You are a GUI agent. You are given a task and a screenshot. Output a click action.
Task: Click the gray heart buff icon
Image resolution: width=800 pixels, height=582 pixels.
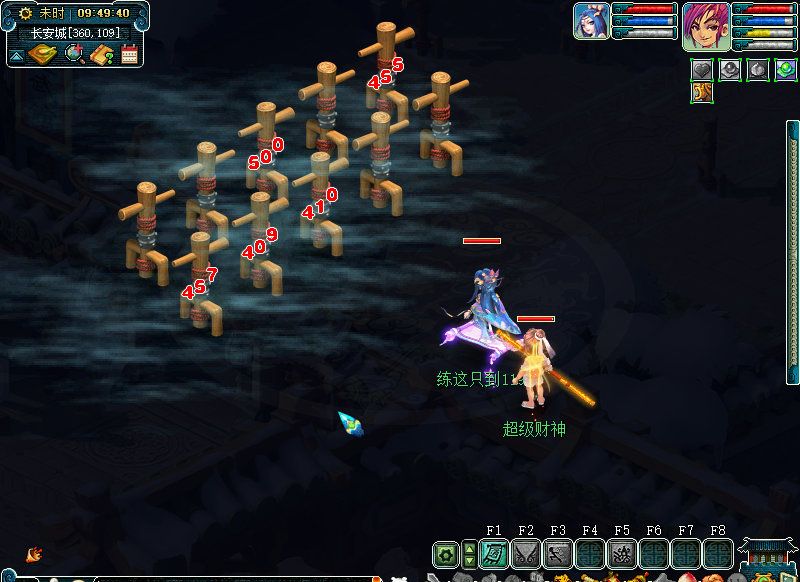[702, 70]
